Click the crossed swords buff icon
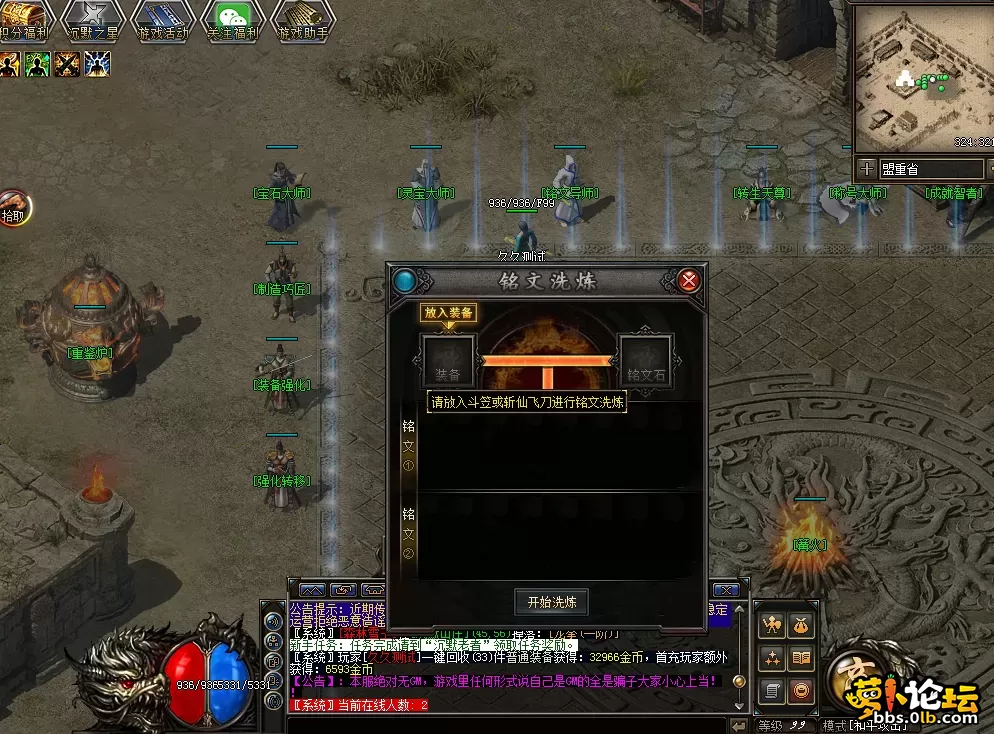The image size is (994, 734). point(68,65)
